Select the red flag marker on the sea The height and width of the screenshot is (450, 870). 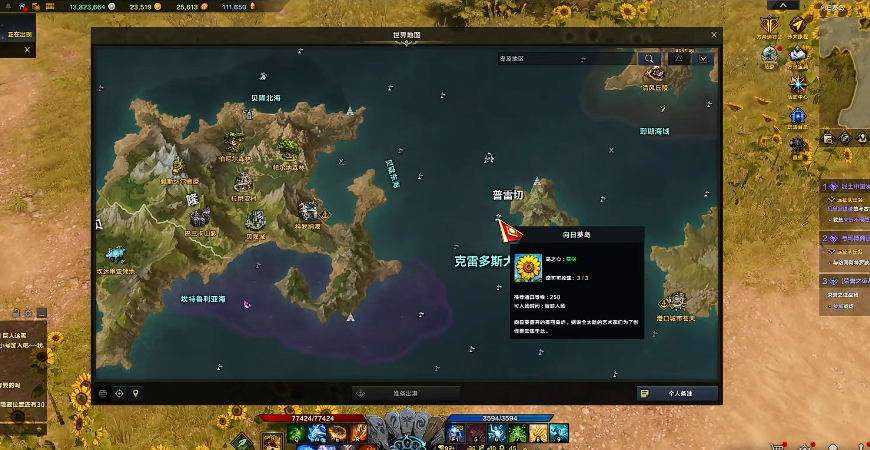point(509,231)
